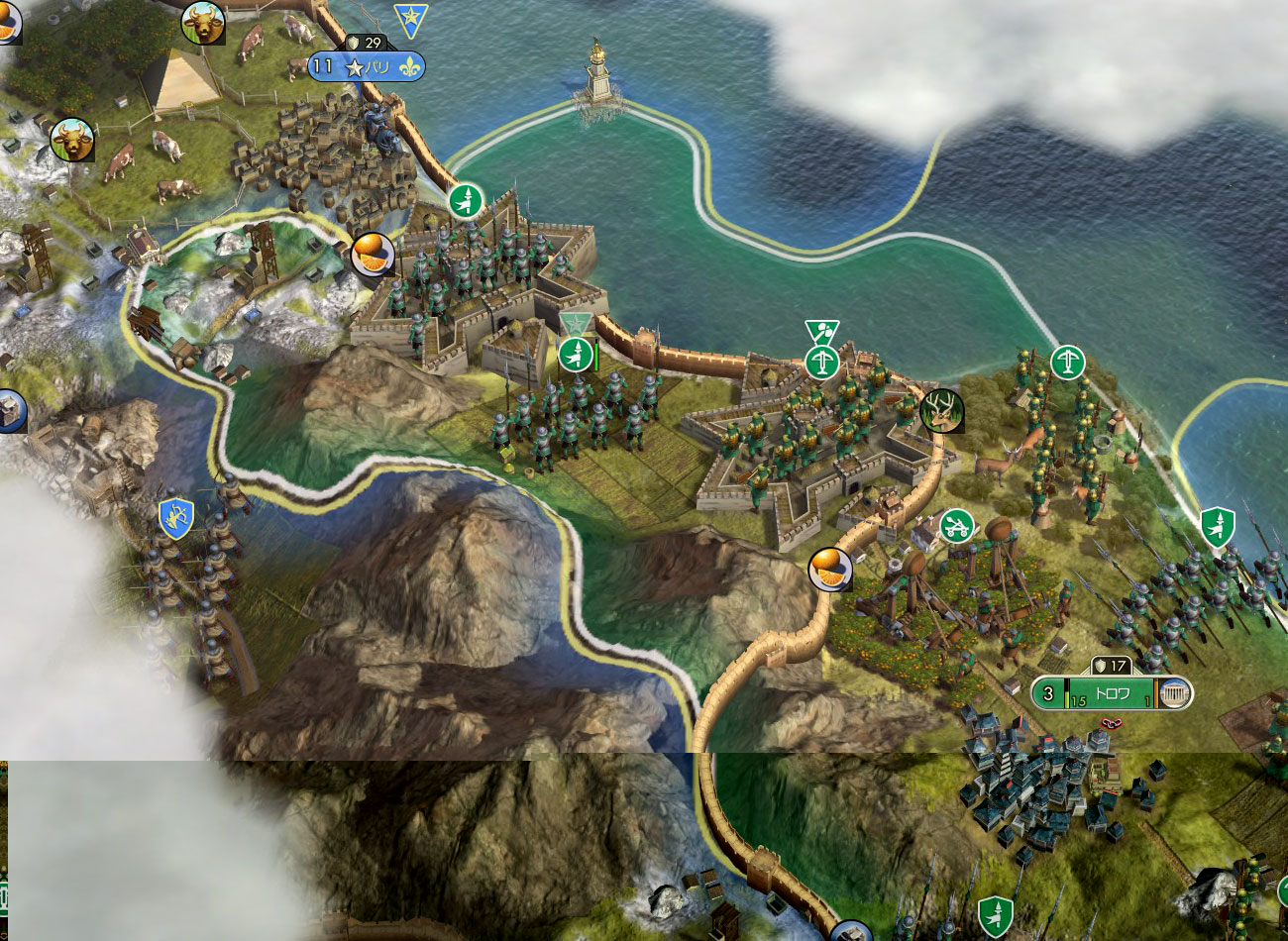This screenshot has width=1288, height=941.
Task: Open the パリ city banner
Action: point(376,67)
